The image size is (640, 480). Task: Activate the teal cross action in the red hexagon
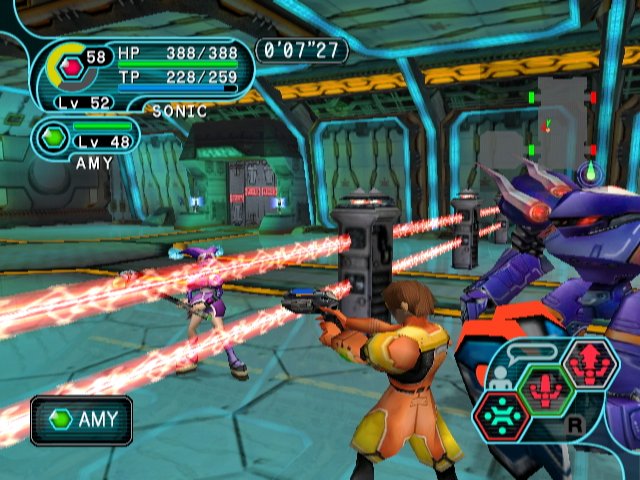click(502, 414)
